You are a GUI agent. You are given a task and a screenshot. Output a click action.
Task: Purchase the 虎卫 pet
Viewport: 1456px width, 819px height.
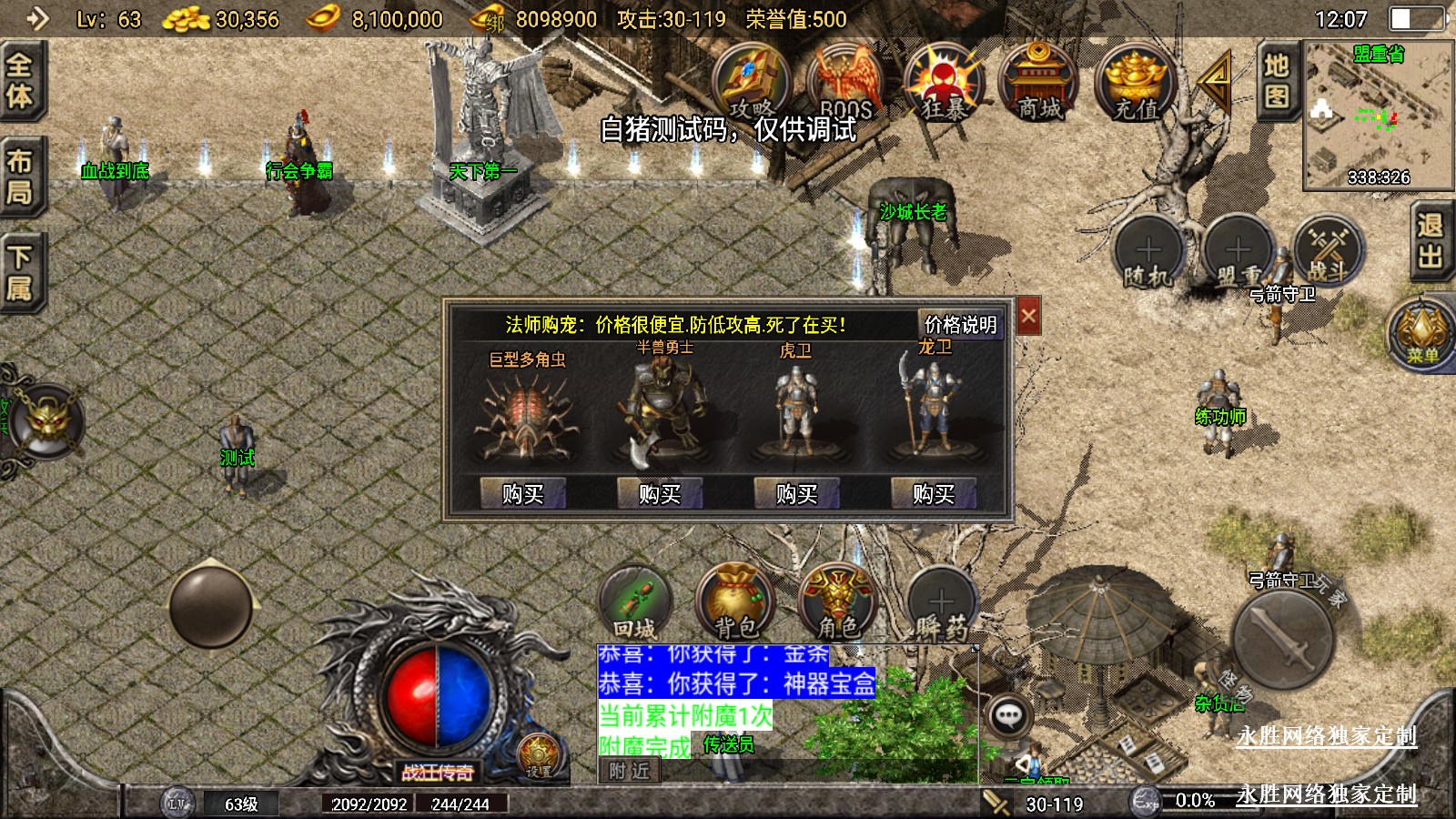[796, 493]
